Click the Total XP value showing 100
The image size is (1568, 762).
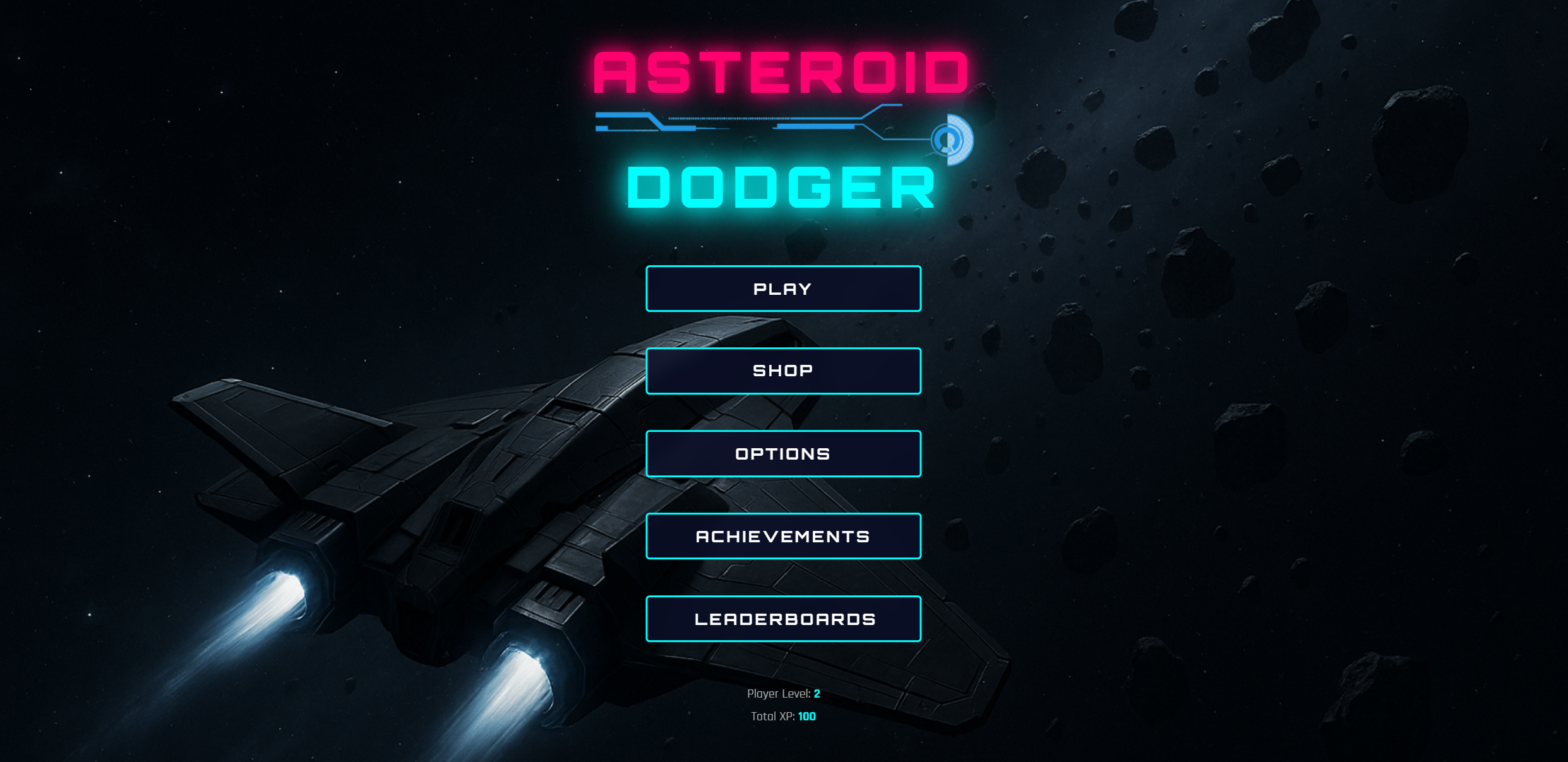[806, 716]
